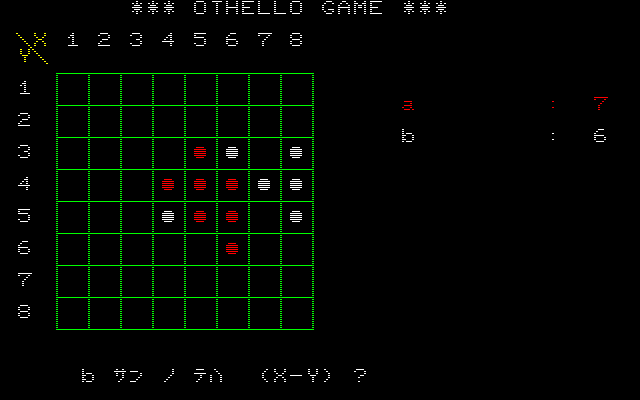Choose the empty square at column 5, row 6
Viewport: 640px width, 400px height.
coord(200,248)
